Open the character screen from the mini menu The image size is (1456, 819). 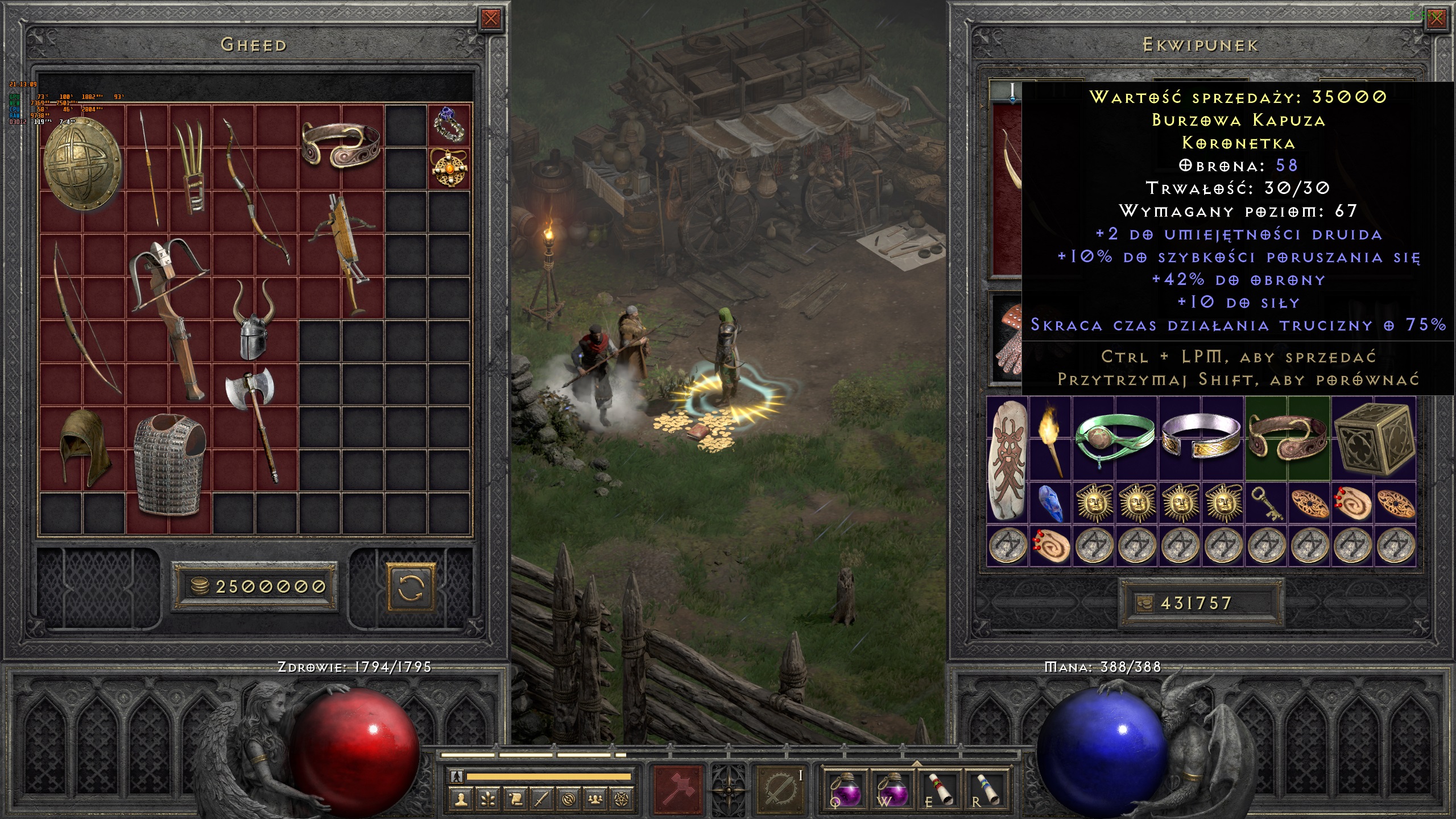pos(461,800)
